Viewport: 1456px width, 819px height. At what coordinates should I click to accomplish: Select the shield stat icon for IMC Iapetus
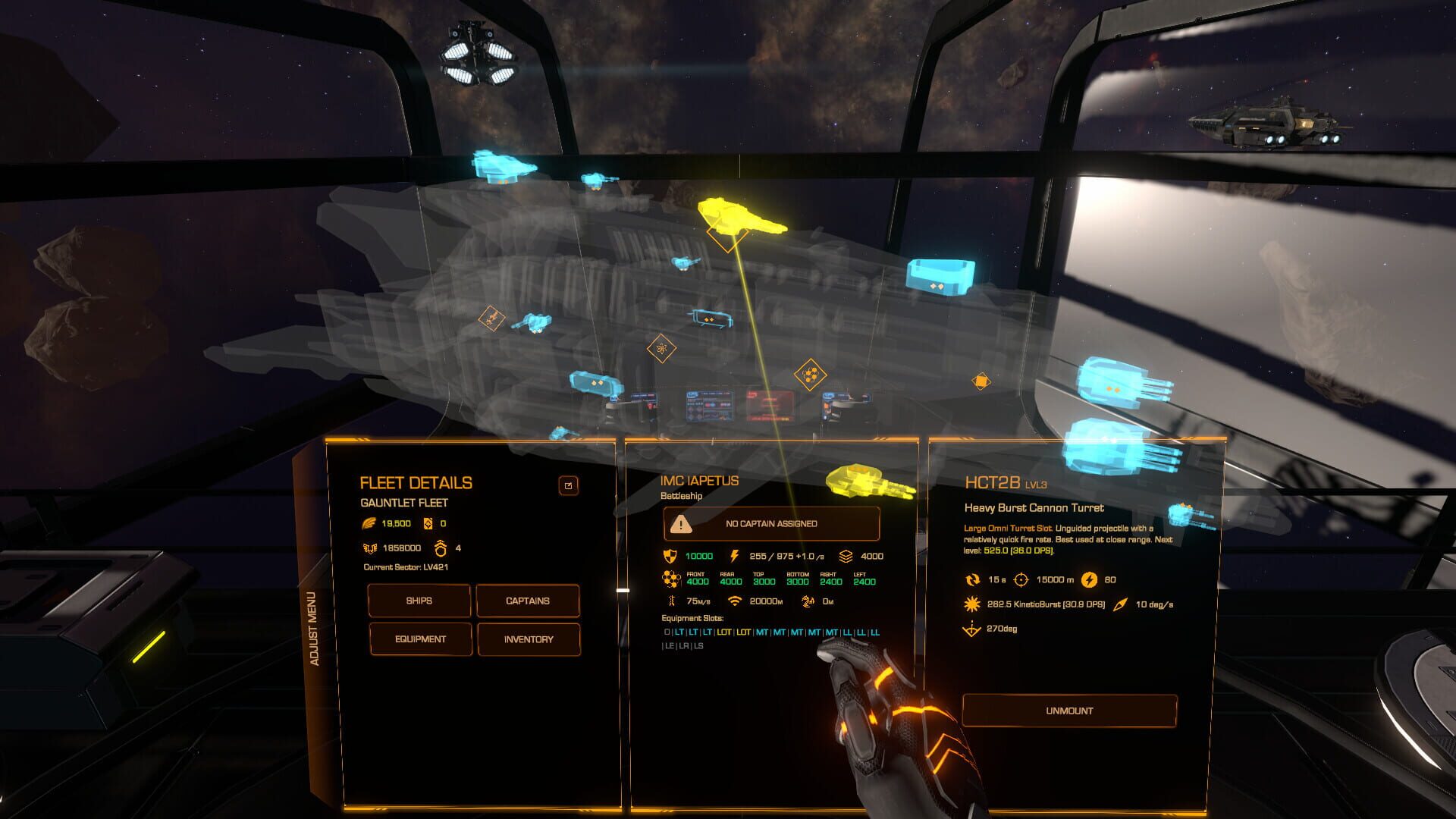670,556
